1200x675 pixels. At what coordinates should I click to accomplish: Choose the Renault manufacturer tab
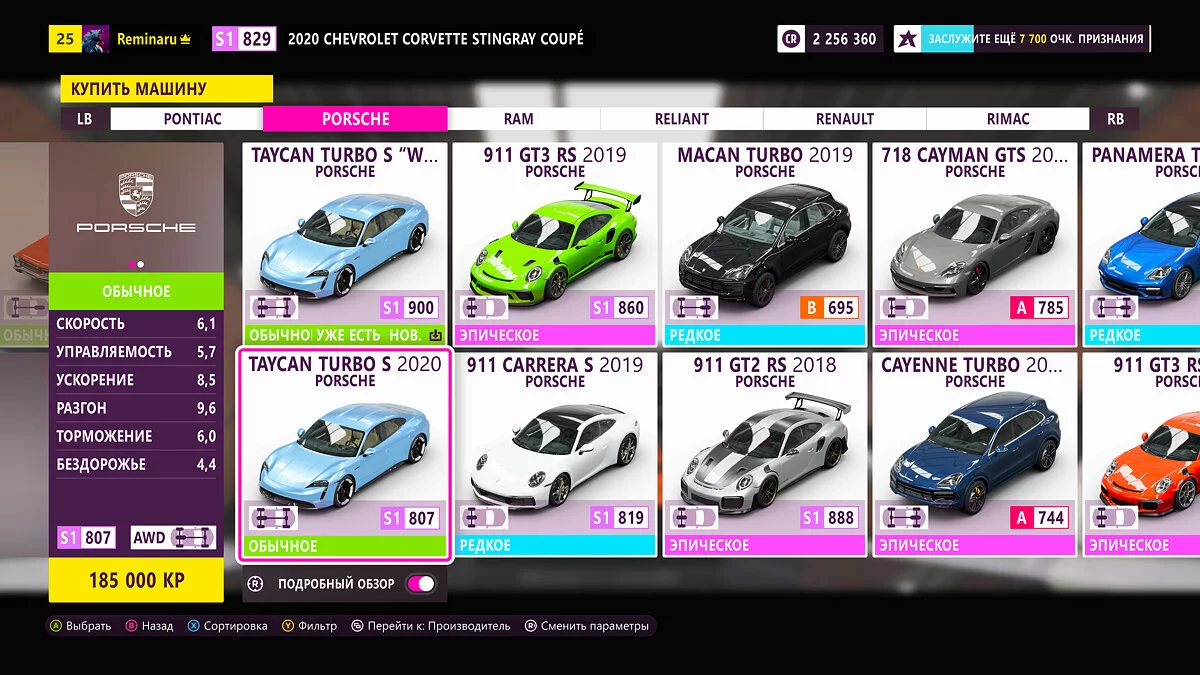click(x=844, y=119)
